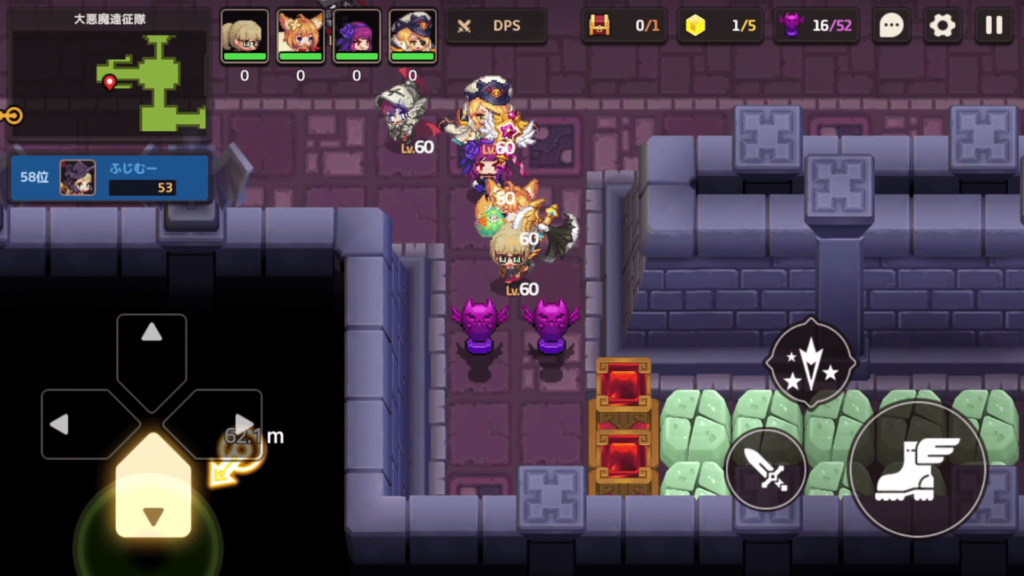Select the purple-haired hero portrait

coord(356,36)
